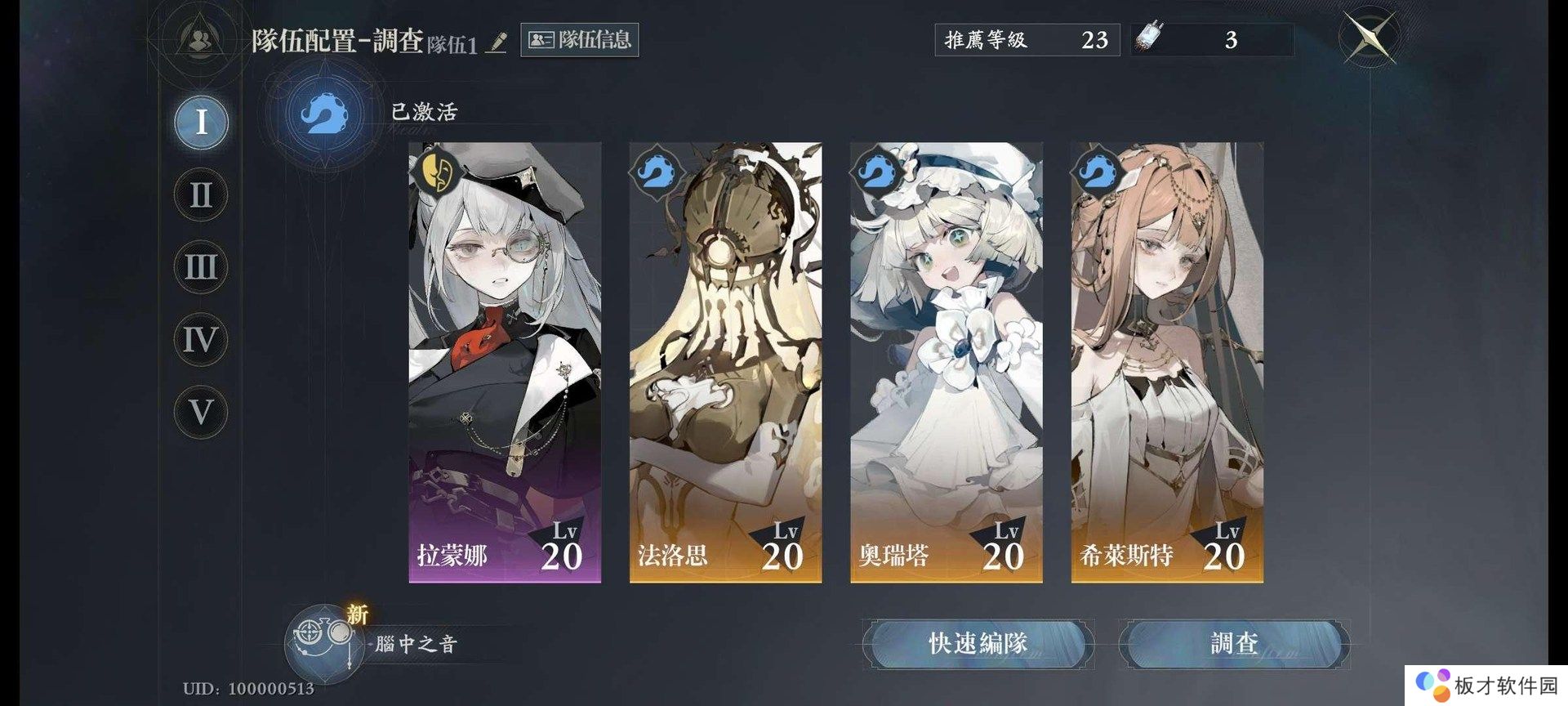
Task: Edit the team name with the pencil icon
Action: (497, 42)
